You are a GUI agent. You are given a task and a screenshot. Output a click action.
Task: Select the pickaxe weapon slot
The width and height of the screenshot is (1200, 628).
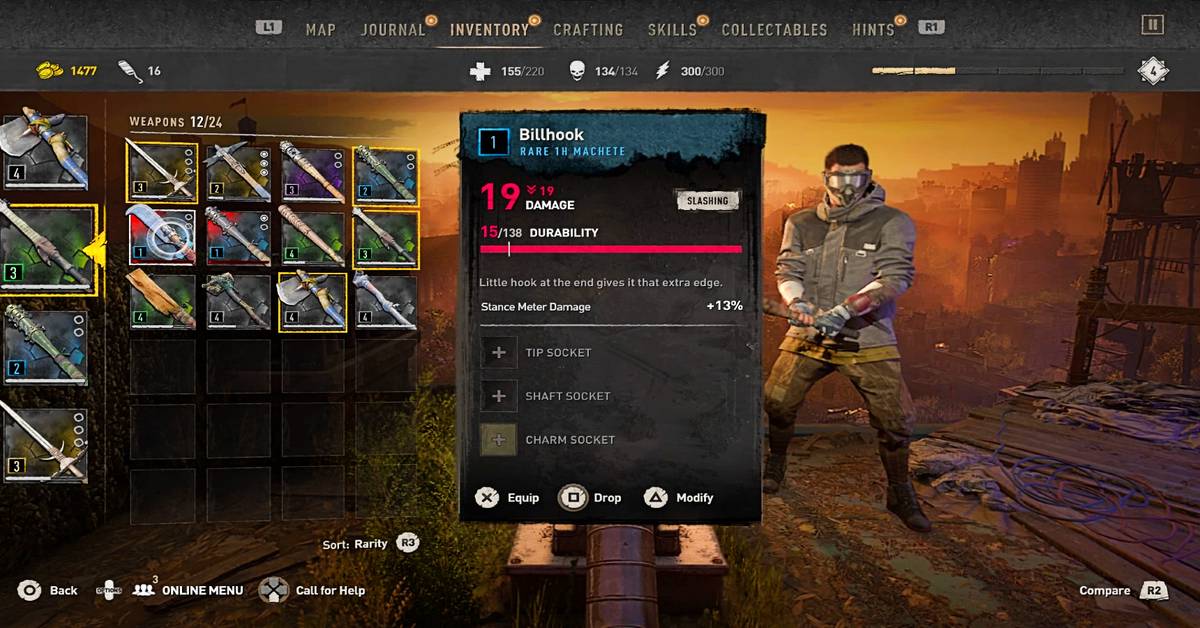pos(237,171)
